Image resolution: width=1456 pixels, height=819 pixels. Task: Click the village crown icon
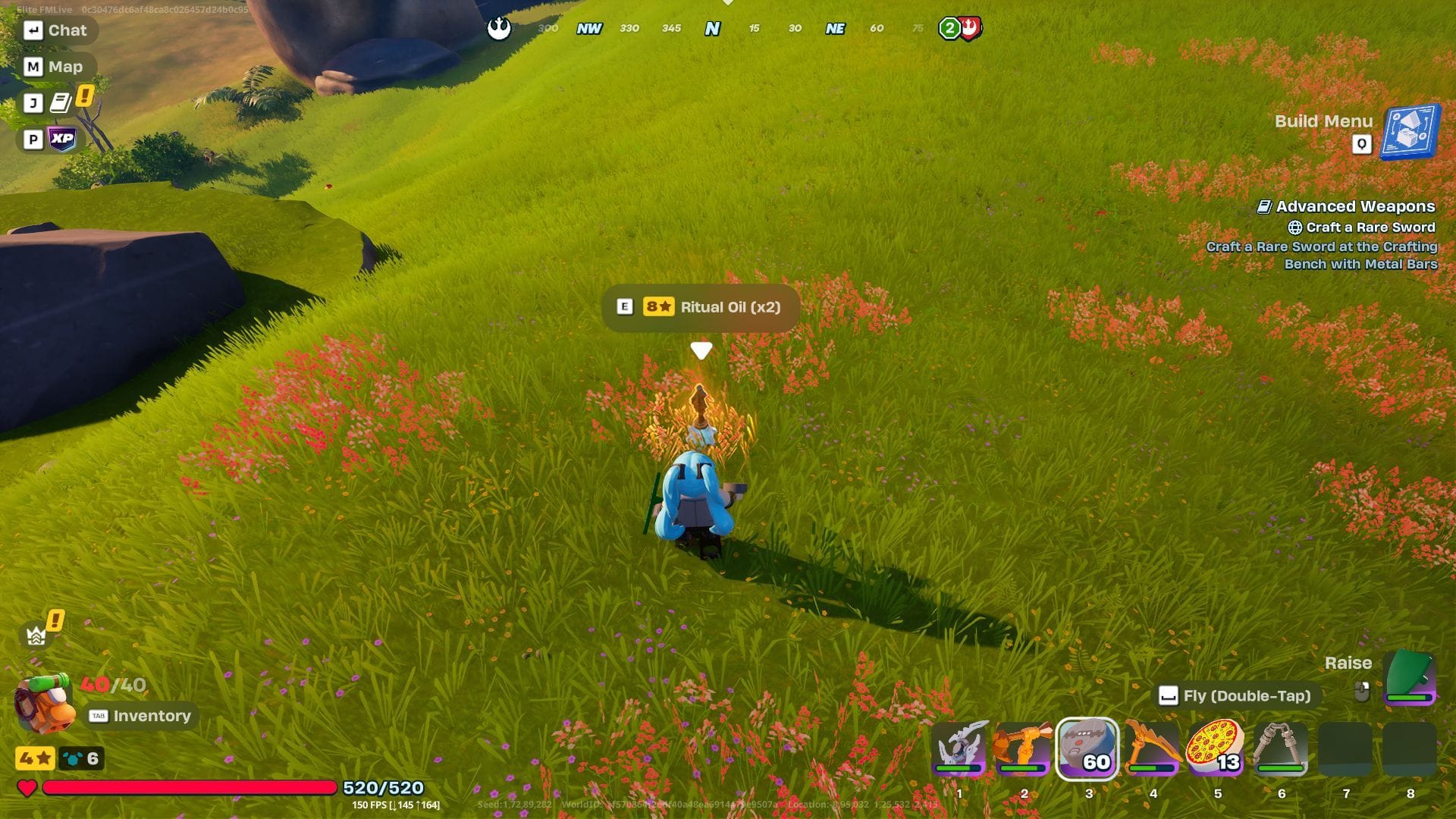click(x=35, y=634)
